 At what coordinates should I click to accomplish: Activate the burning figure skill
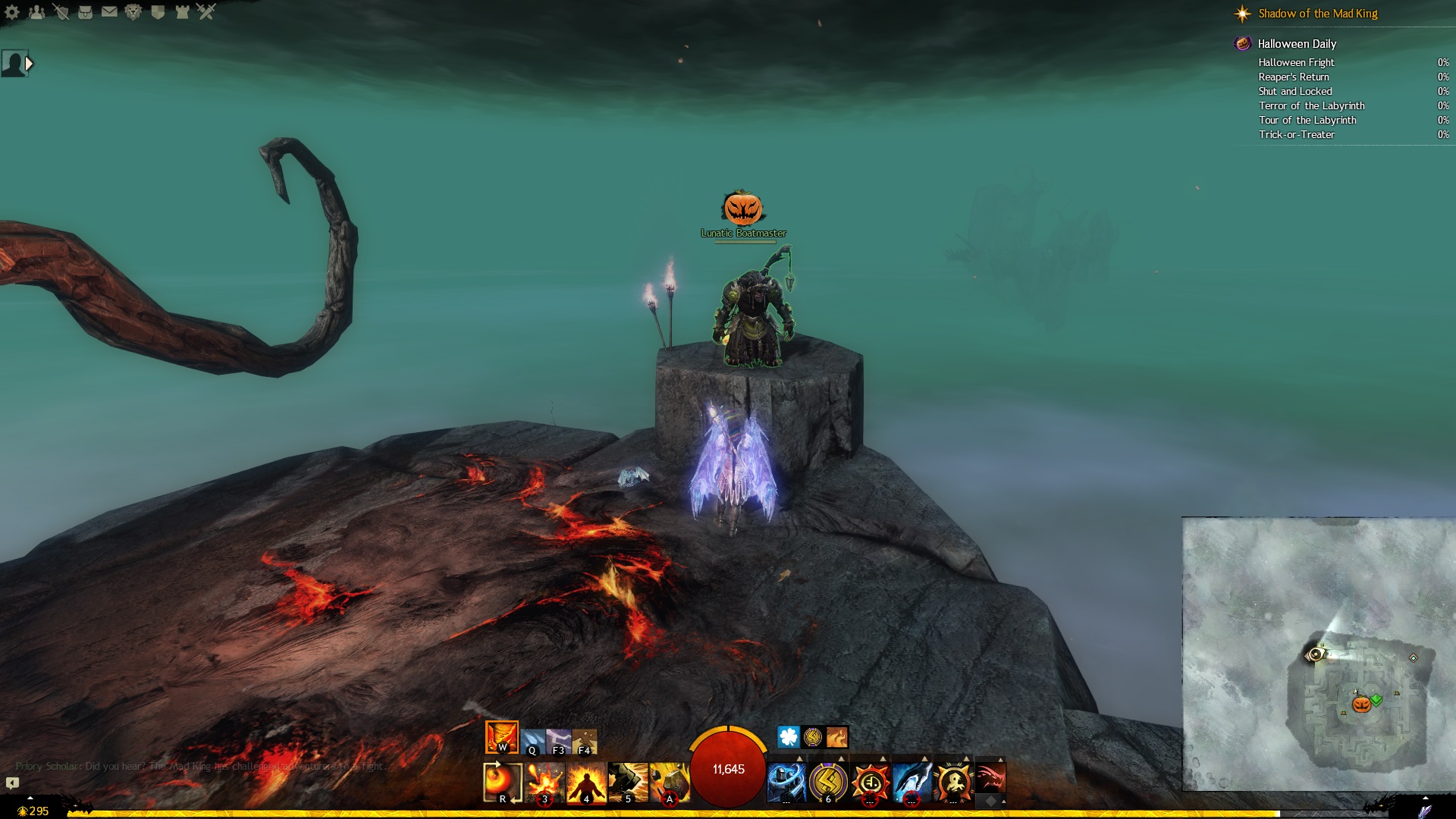586,782
